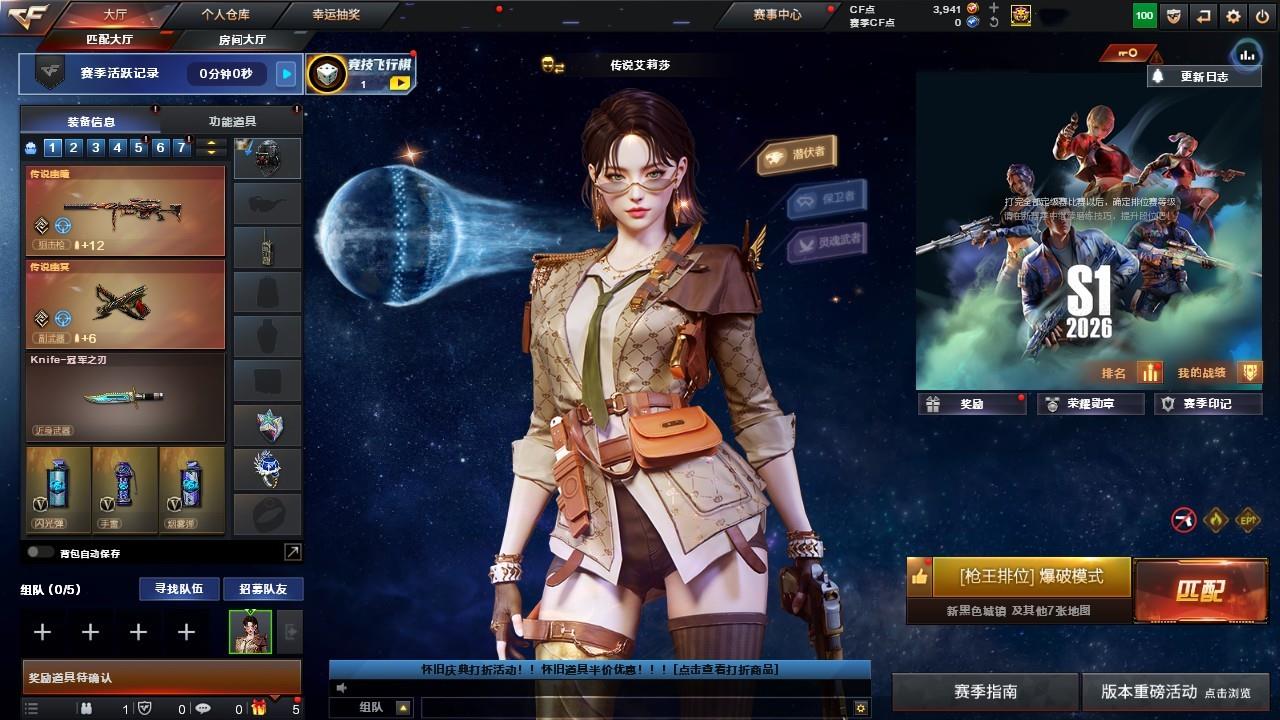Switch to the 幸运抽奖 tab
The image size is (1280, 720).
[x=335, y=15]
